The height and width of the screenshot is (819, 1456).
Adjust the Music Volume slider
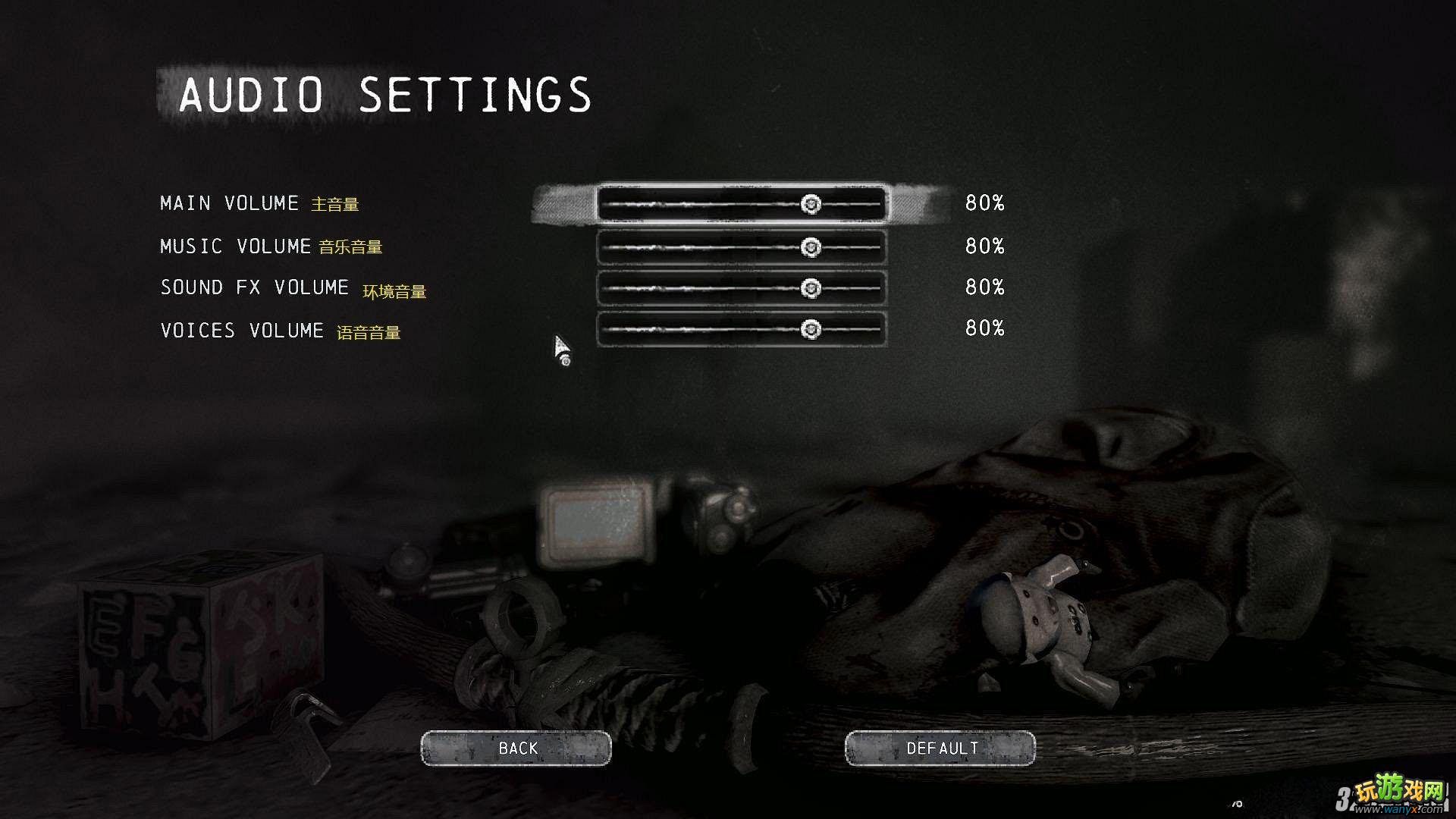(811, 247)
